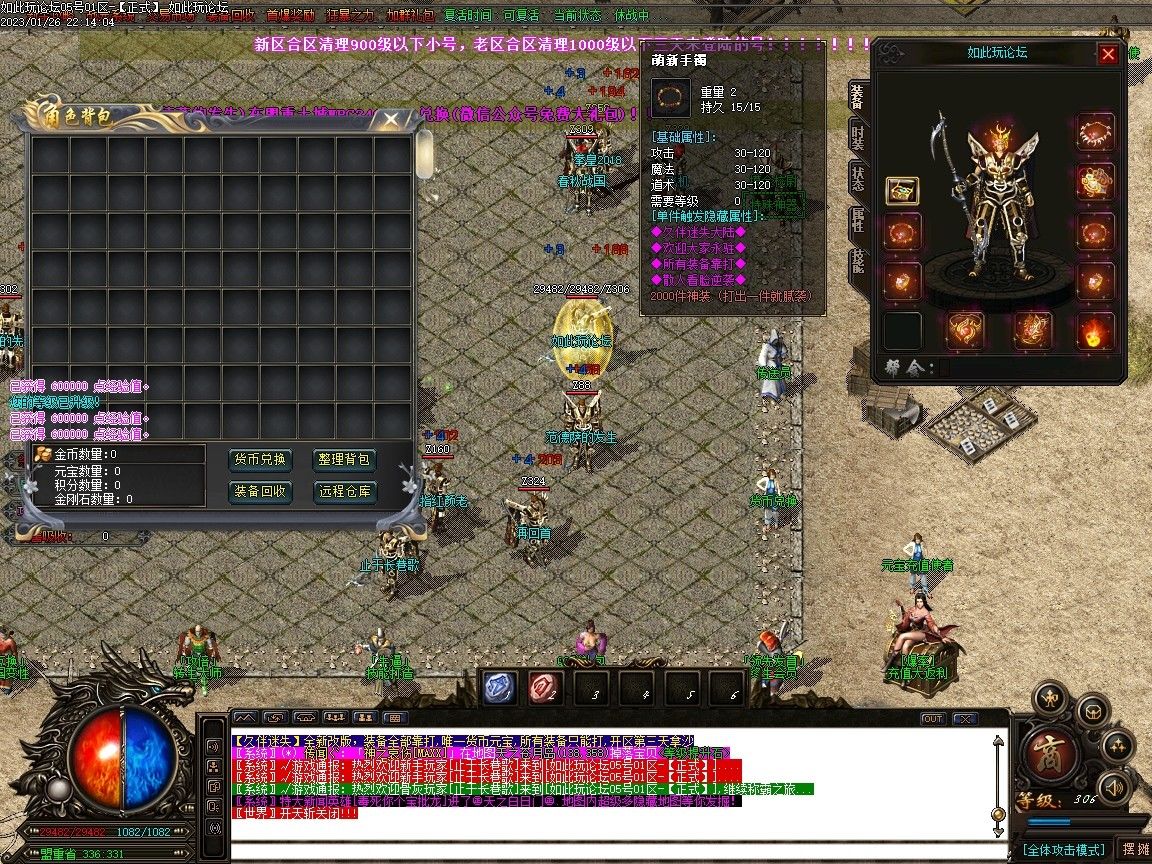This screenshot has height=864, width=1152.
Task: Select the treasure chest equipment slot
Action: (903, 191)
